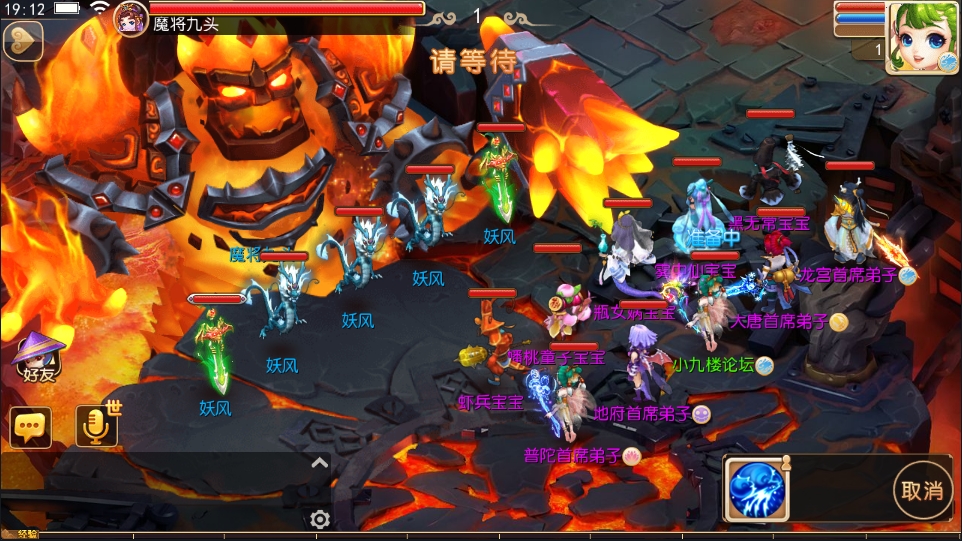
Task: Expand the chat panel with the up chevron
Action: (319, 462)
